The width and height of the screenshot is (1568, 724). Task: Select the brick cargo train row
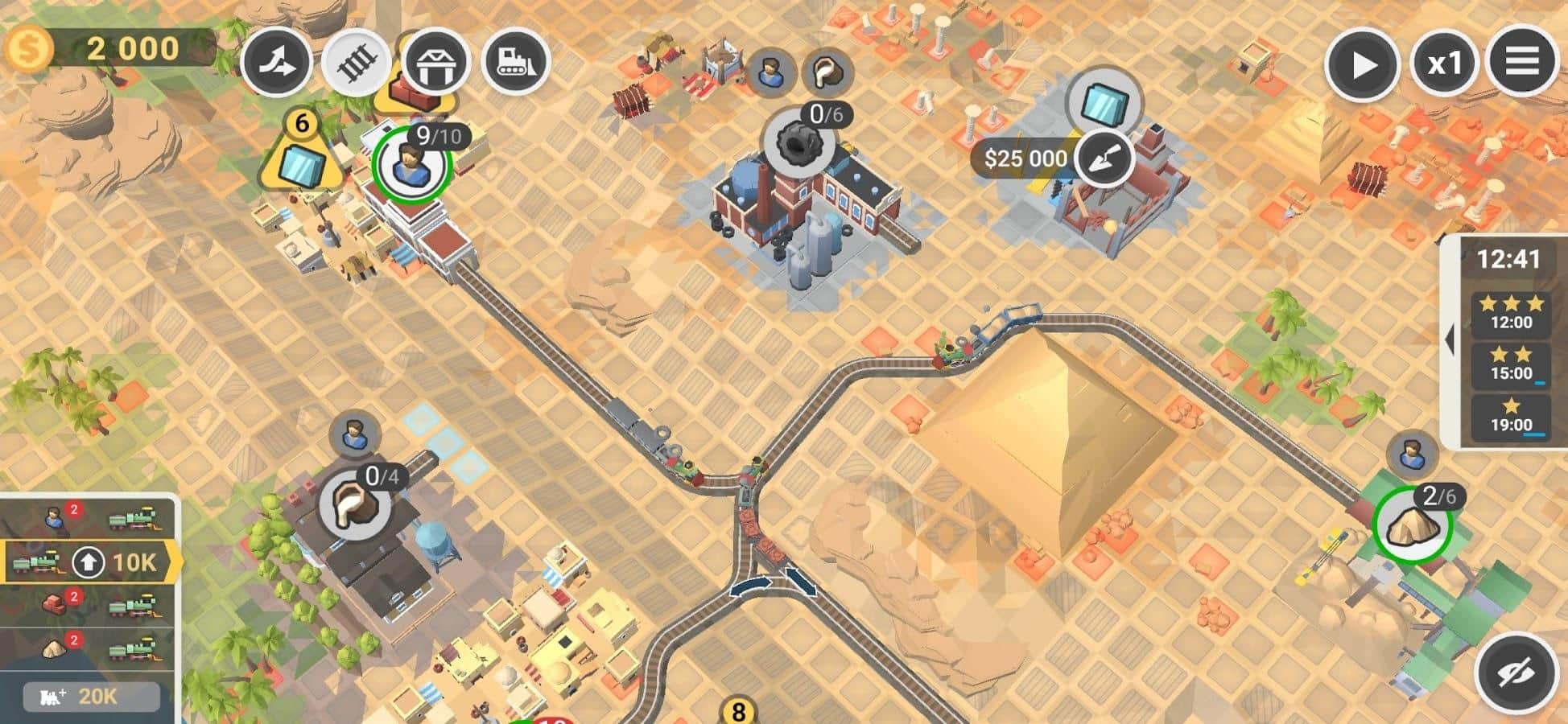[x=89, y=605]
